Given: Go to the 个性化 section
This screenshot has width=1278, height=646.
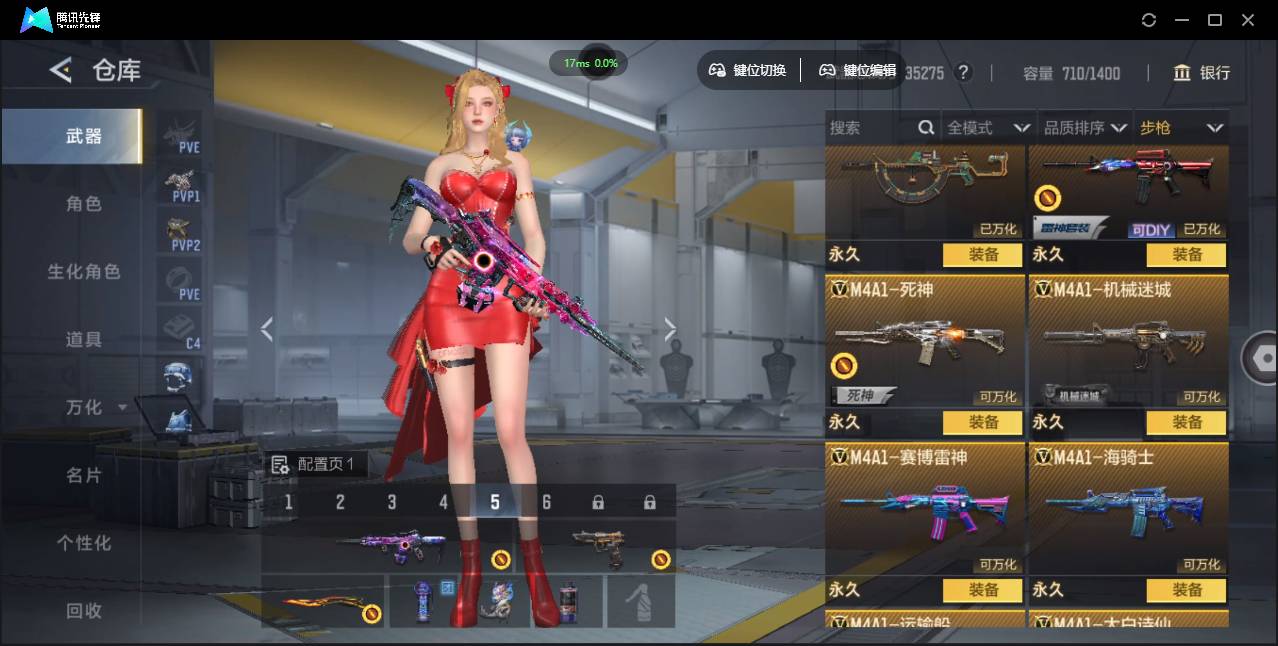Looking at the screenshot, I should 83,543.
